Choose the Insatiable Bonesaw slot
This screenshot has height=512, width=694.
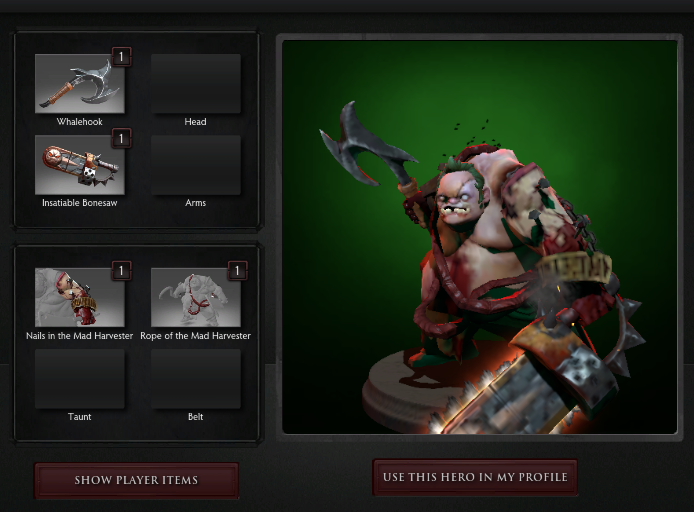click(80, 165)
